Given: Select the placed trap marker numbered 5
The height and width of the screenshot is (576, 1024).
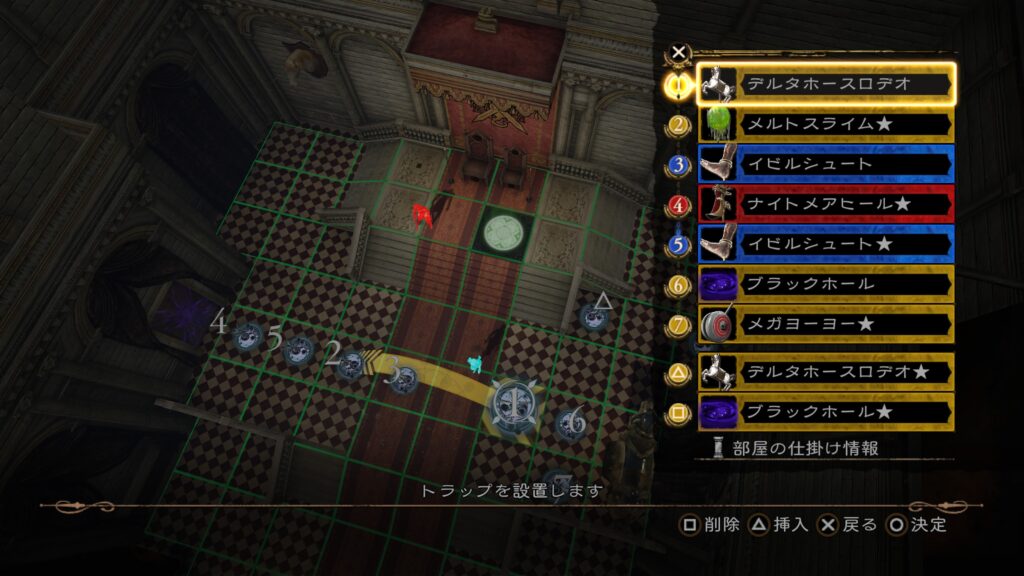Looking at the screenshot, I should pos(298,350).
